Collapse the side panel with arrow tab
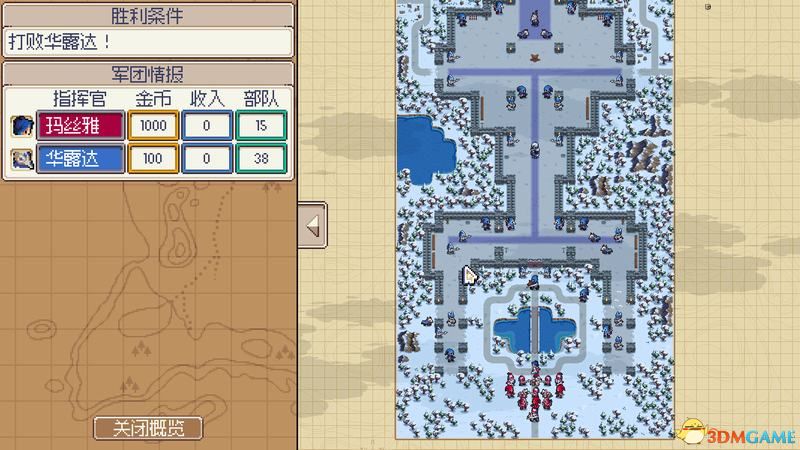The height and width of the screenshot is (450, 800). 312,226
